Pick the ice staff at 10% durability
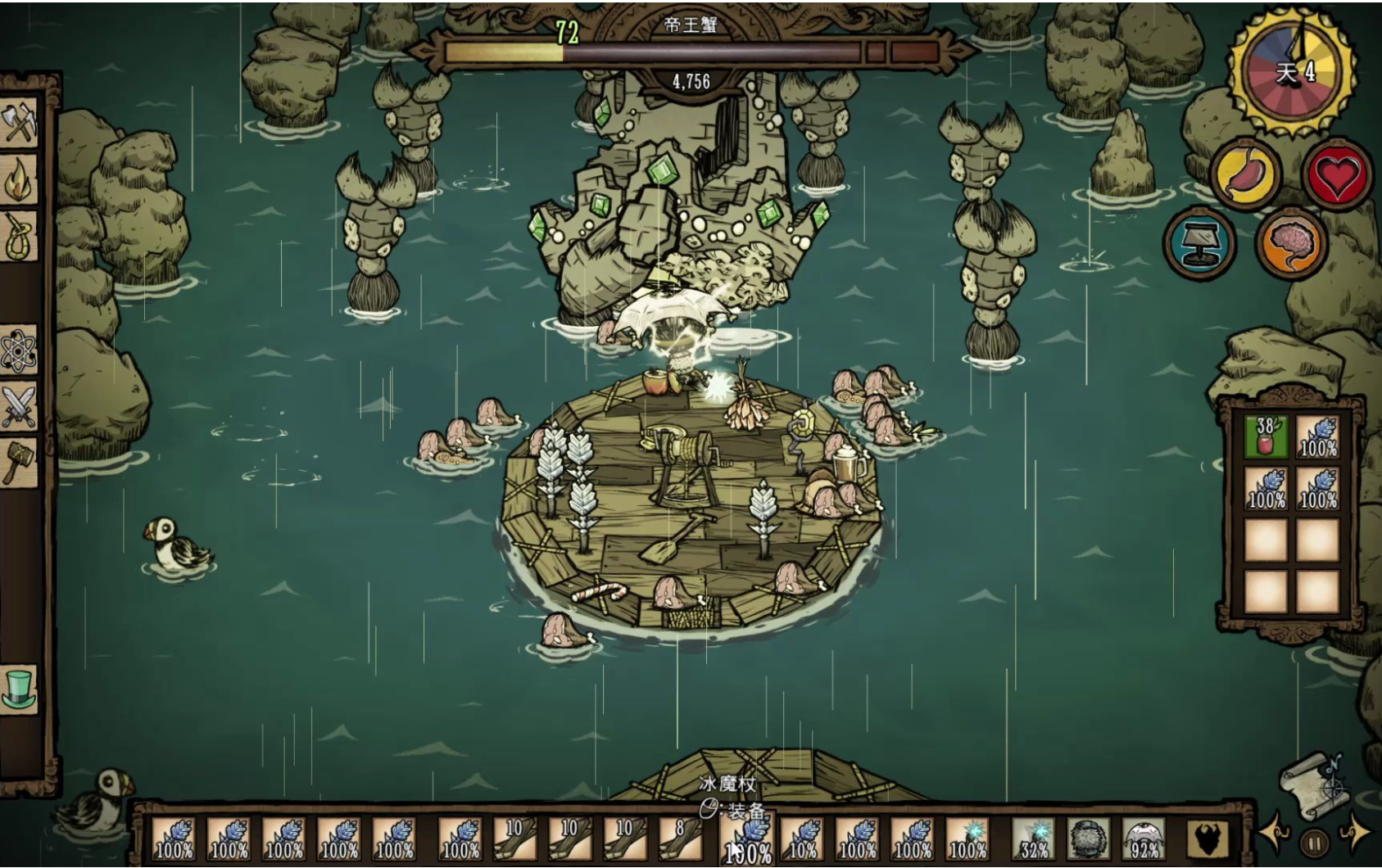Image resolution: width=1382 pixels, height=868 pixels. click(x=802, y=839)
